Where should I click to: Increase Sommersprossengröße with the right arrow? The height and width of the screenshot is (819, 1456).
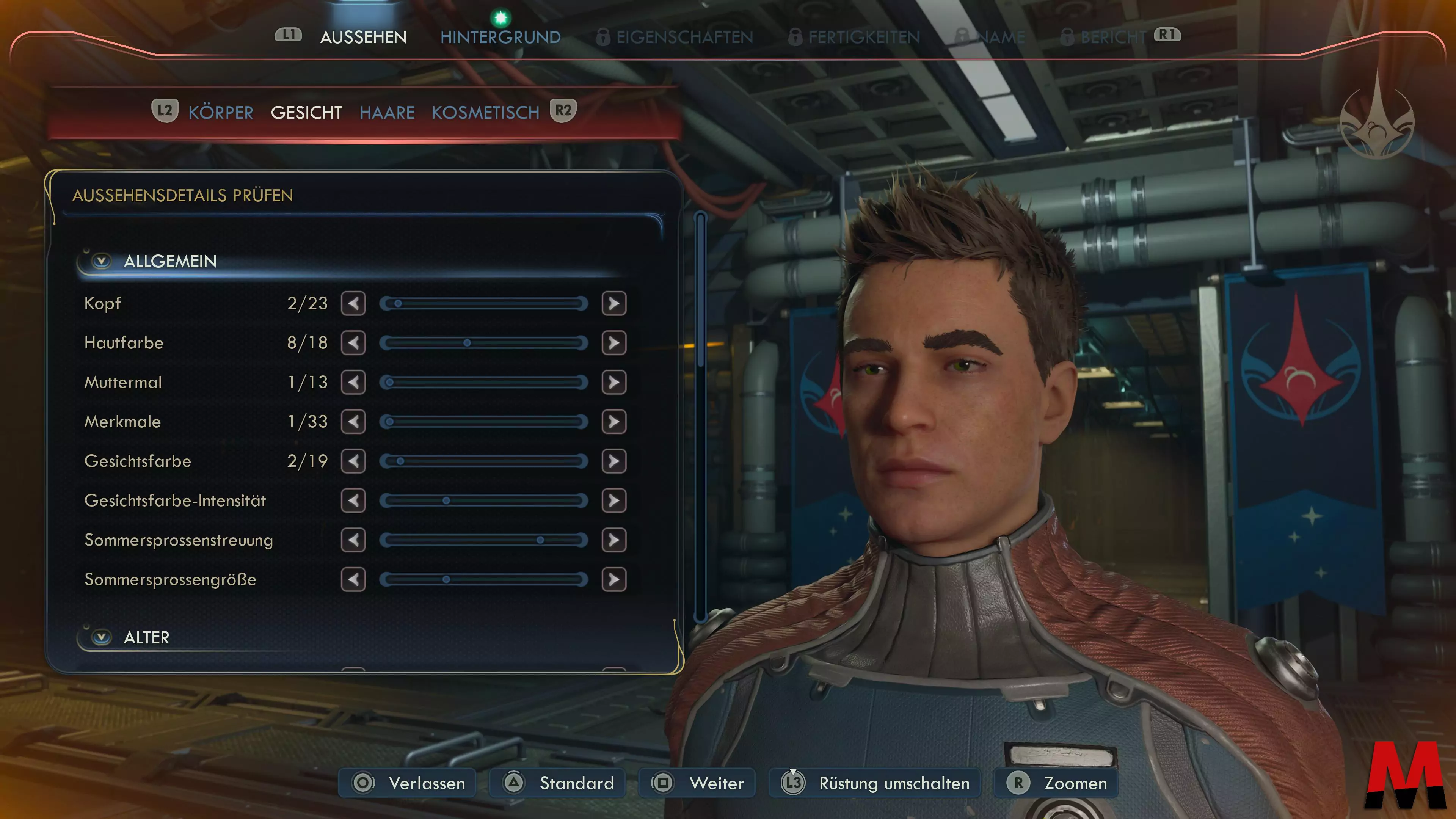click(x=614, y=579)
